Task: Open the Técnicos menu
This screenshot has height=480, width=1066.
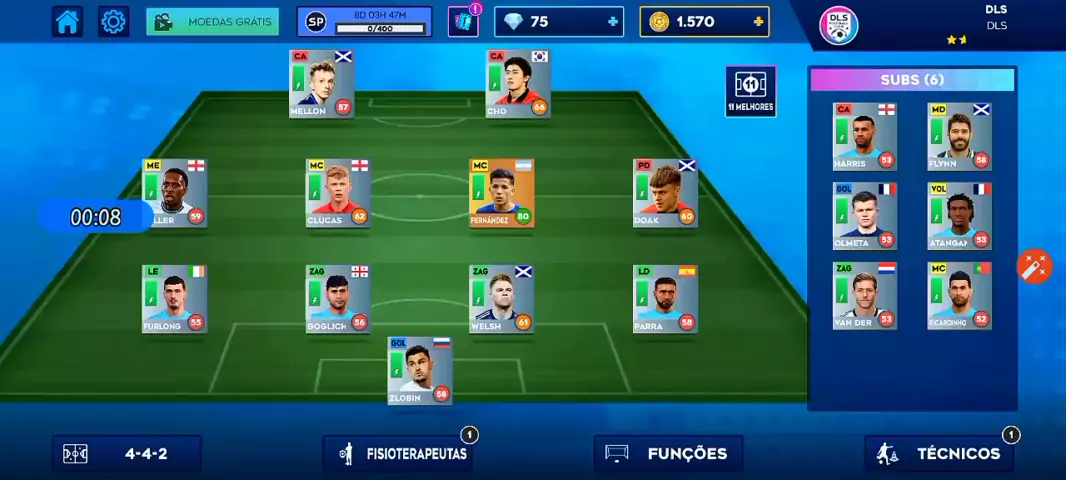Action: tap(939, 453)
